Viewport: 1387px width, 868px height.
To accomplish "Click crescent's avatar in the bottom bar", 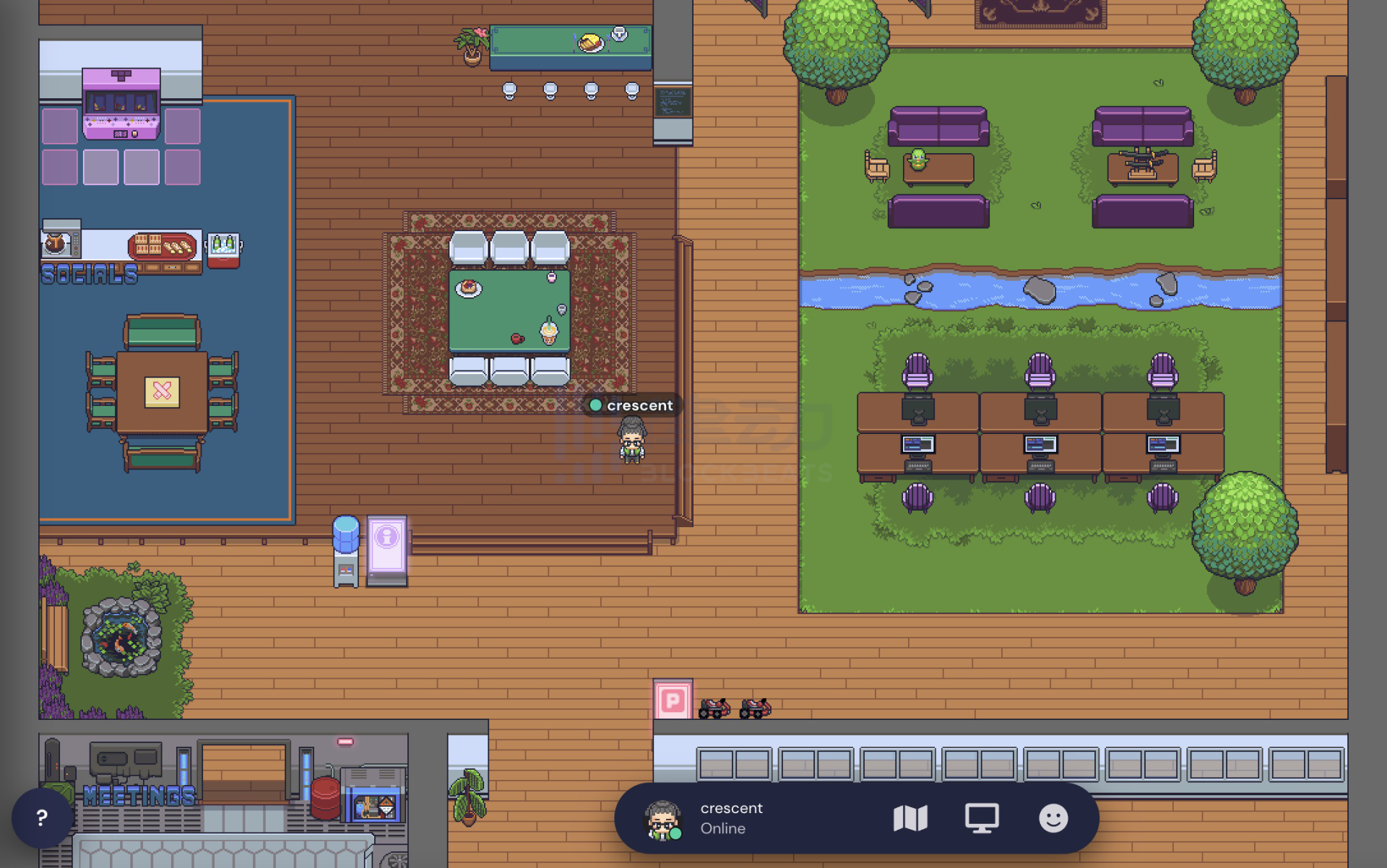I will (x=662, y=820).
